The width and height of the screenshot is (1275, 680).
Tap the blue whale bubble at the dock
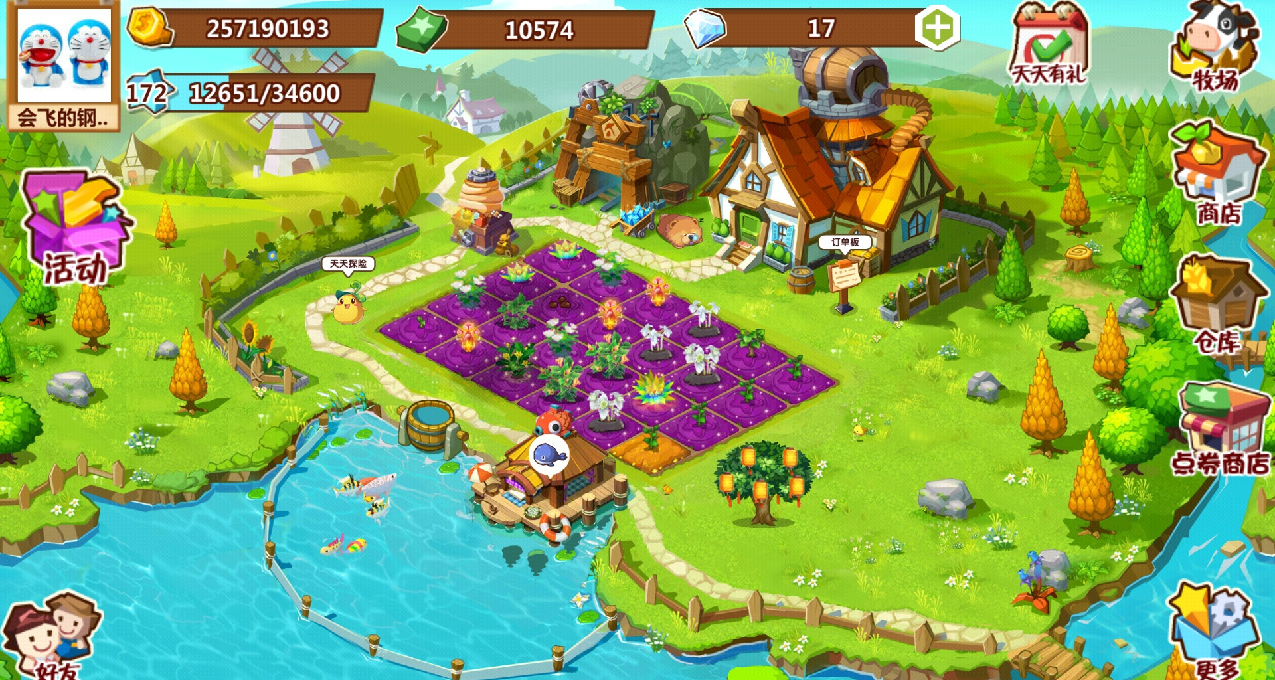coord(548,453)
